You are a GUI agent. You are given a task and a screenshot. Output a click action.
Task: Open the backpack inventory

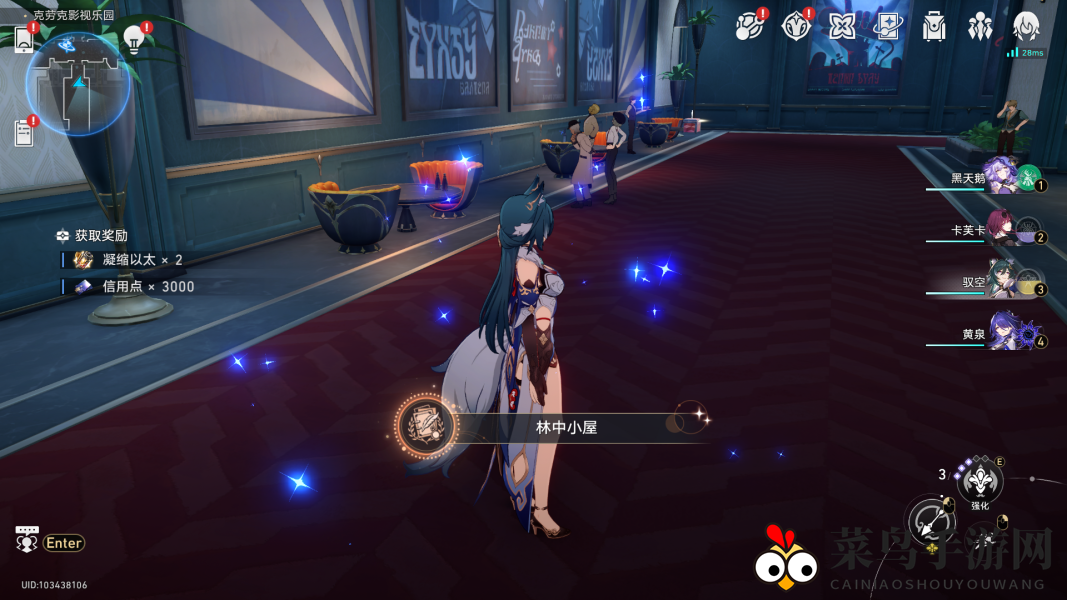[934, 27]
